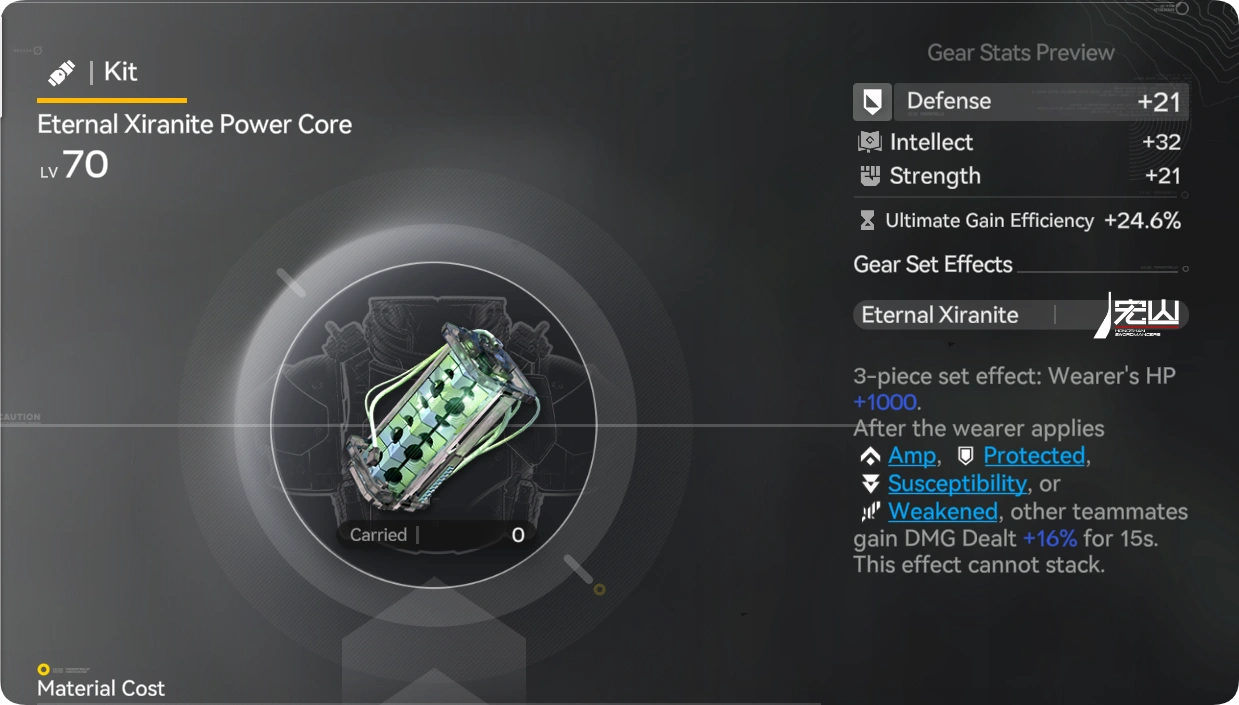Image resolution: width=1239 pixels, height=705 pixels.
Task: Open the Amp status effect link
Action: pyautogui.click(x=911, y=456)
